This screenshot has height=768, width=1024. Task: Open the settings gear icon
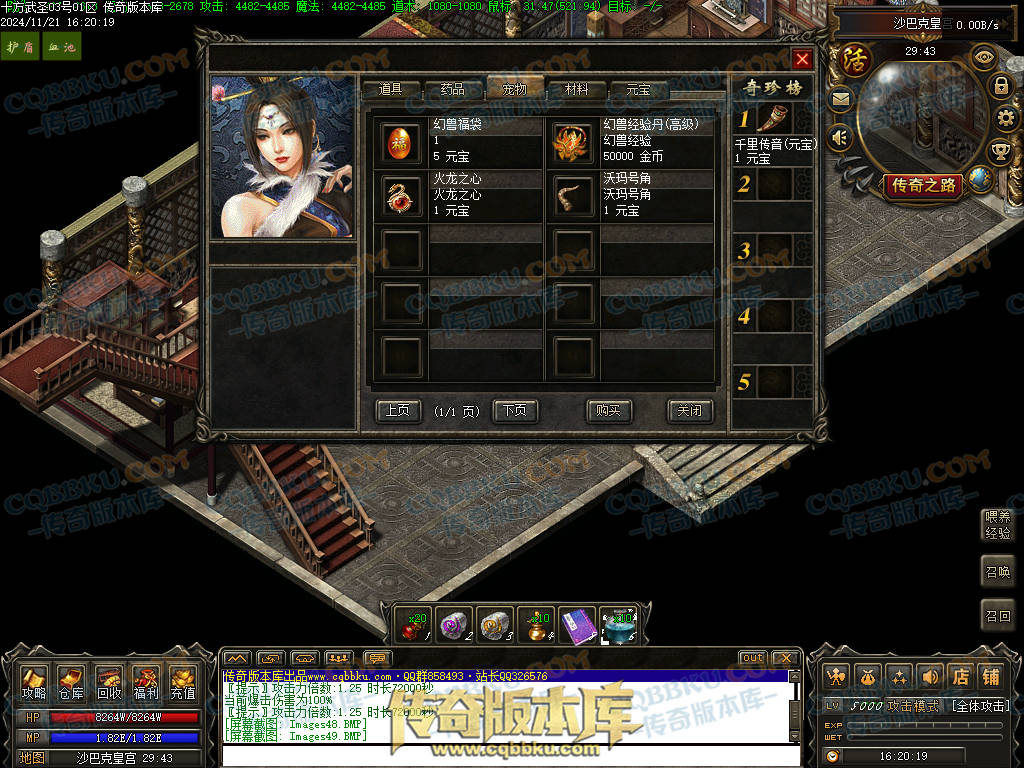[x=1005, y=119]
